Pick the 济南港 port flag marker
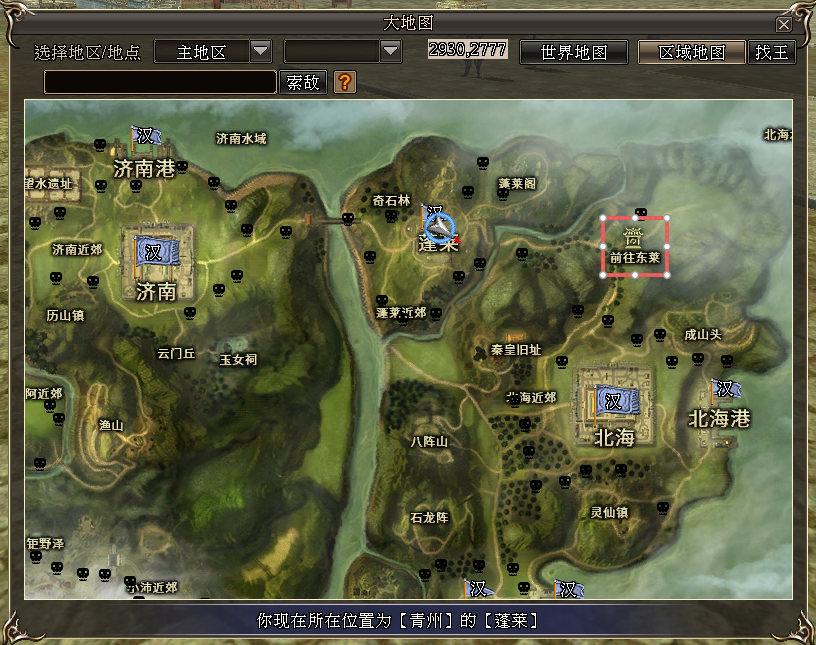The image size is (816, 645). pos(145,136)
